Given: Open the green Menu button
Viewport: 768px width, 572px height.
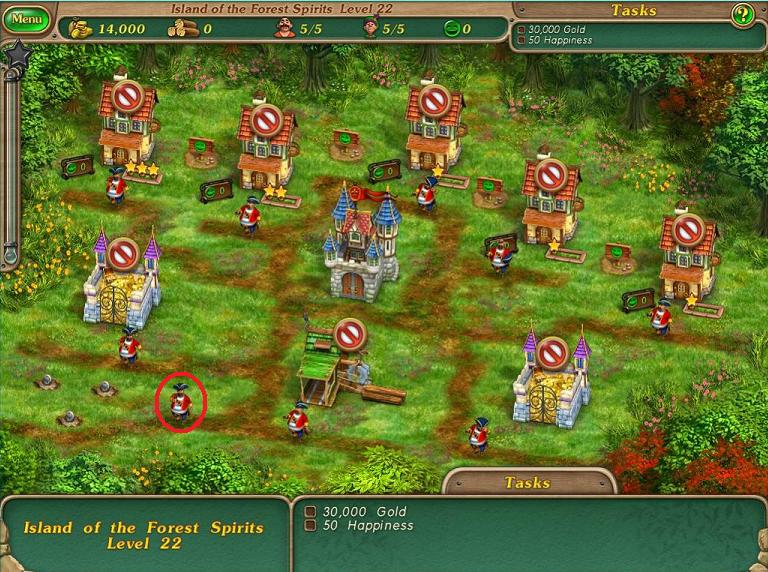Looking at the screenshot, I should click(x=27, y=19).
